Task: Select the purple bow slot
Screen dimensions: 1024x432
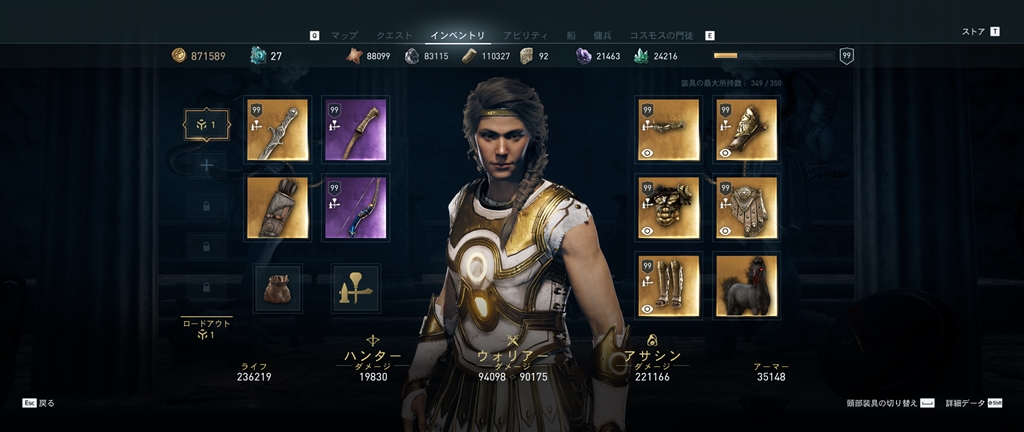Action: [355, 207]
